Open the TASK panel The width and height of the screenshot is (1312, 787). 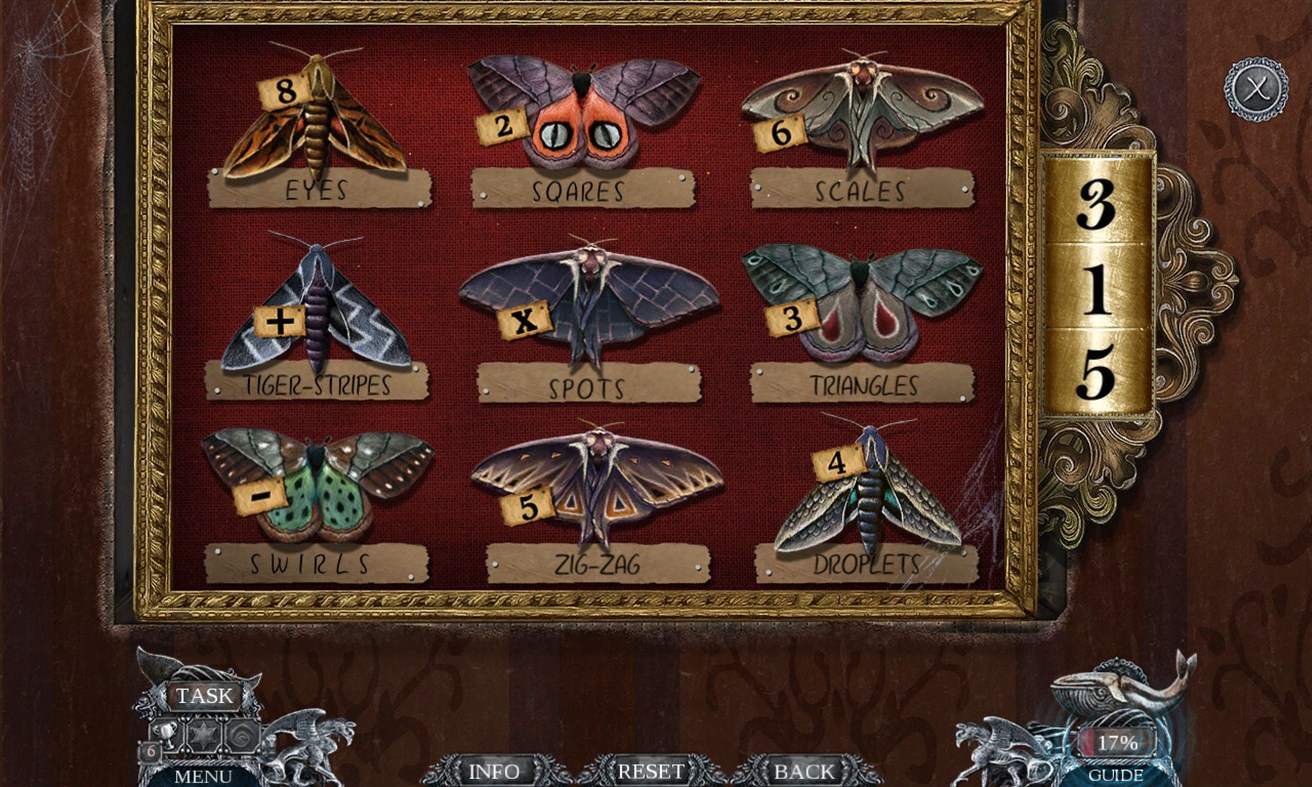[202, 695]
